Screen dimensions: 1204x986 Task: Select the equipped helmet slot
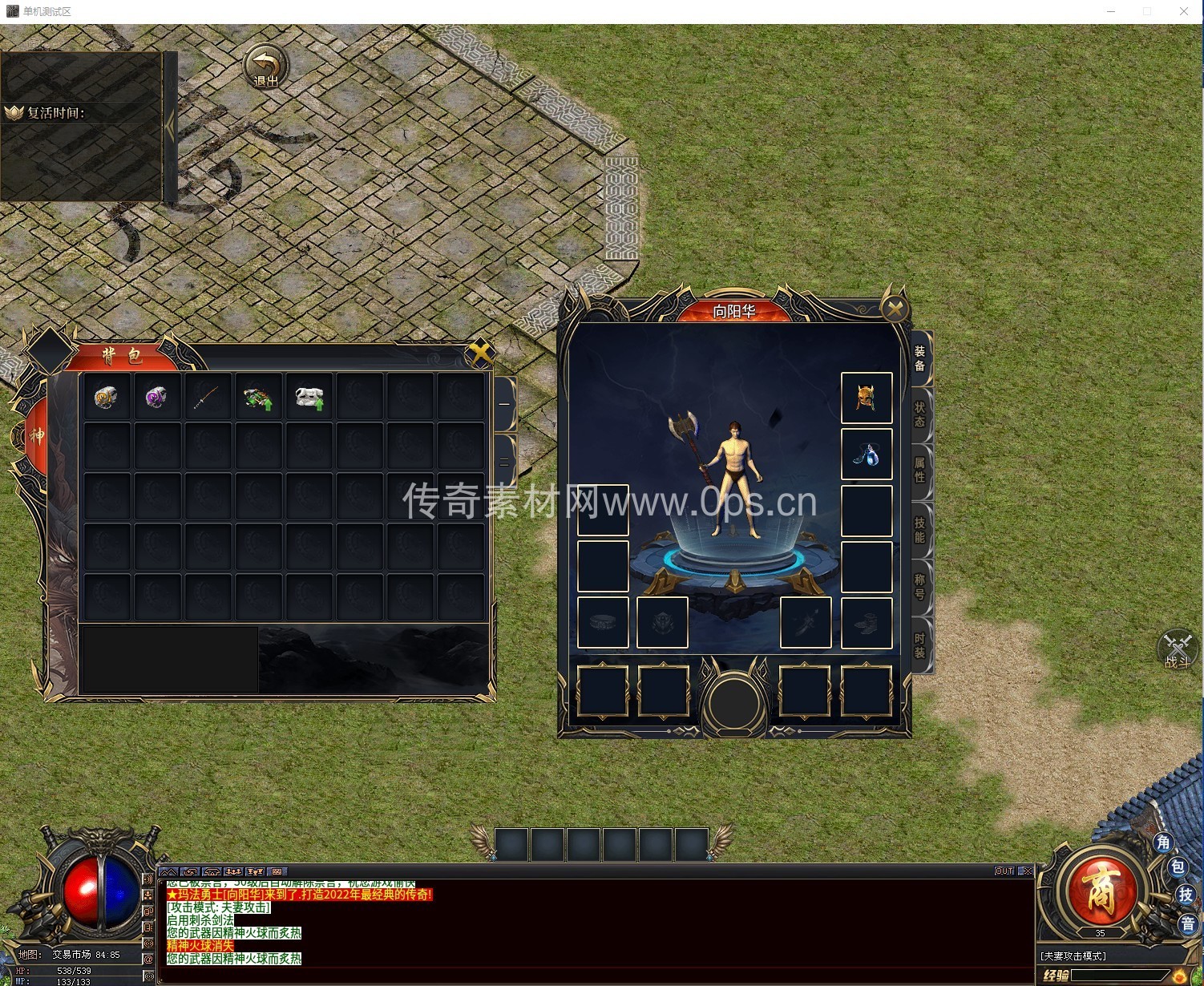tap(866, 398)
